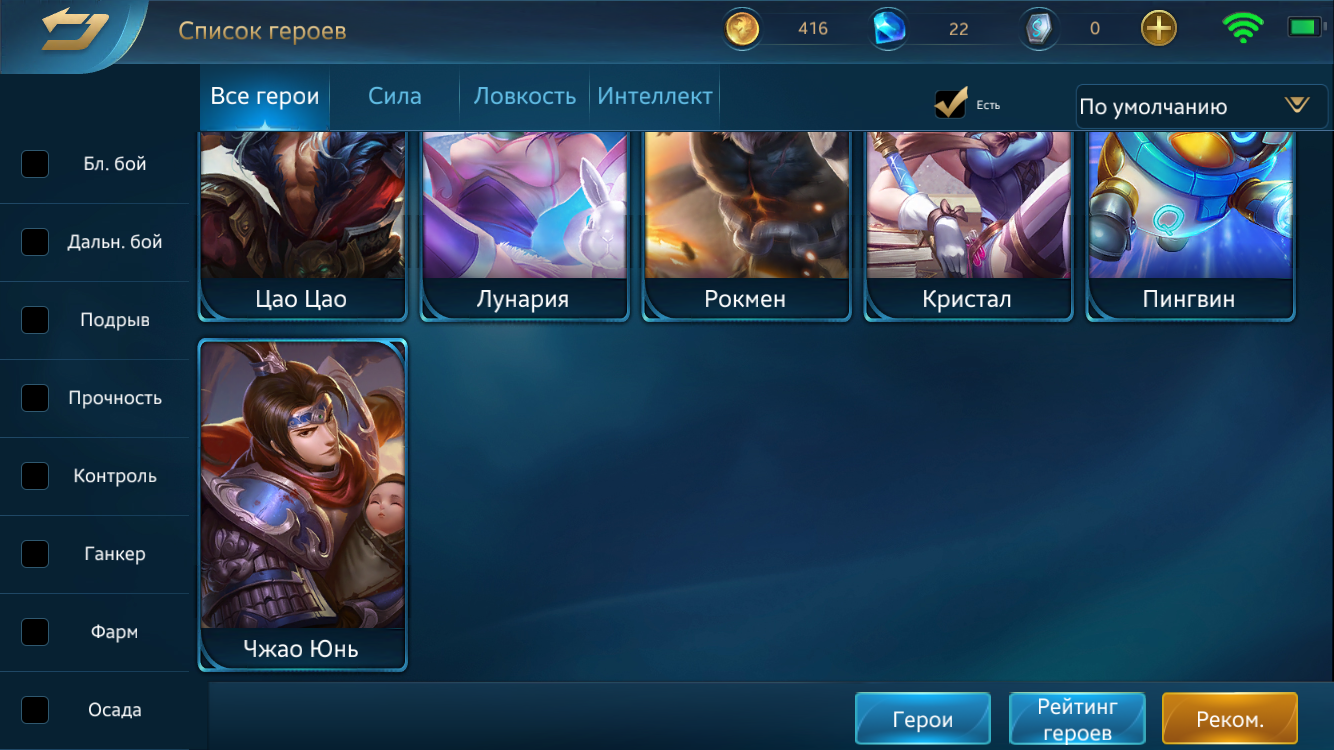The height and width of the screenshot is (750, 1334).
Task: Open the gold coins balance
Action: click(741, 28)
